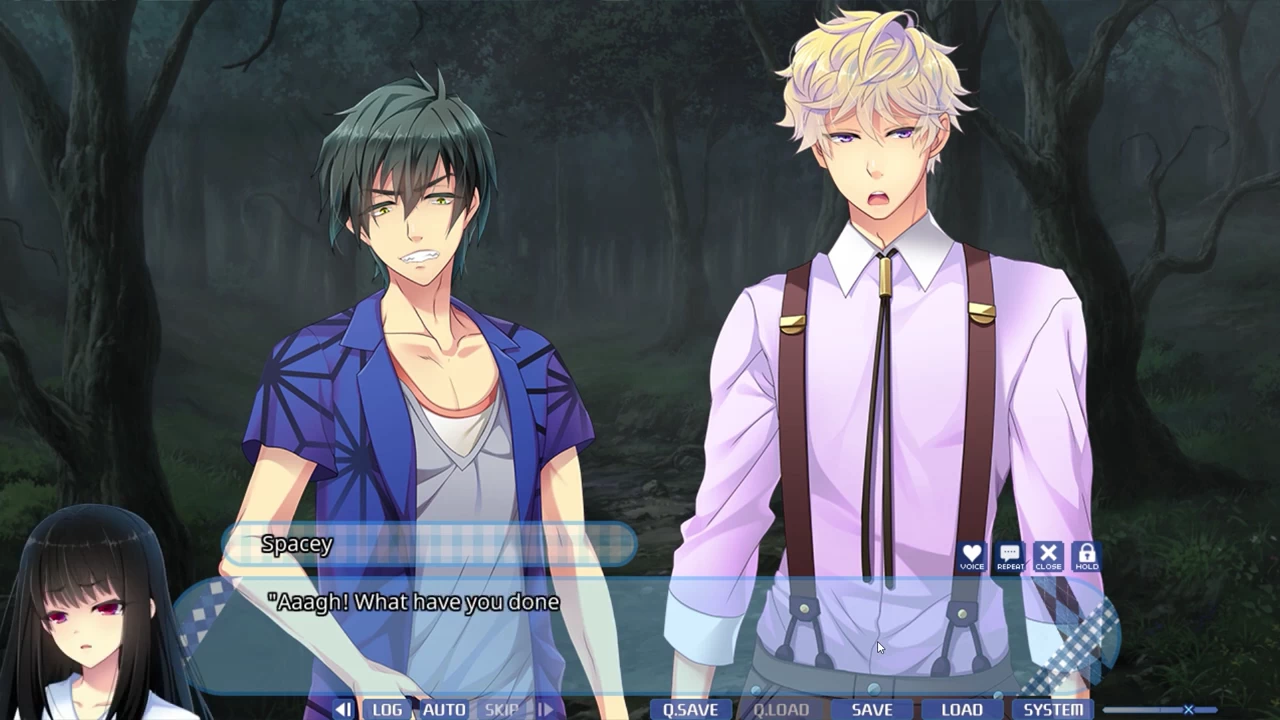
Task: Toggle AUTO text advance
Action: pyautogui.click(x=444, y=710)
